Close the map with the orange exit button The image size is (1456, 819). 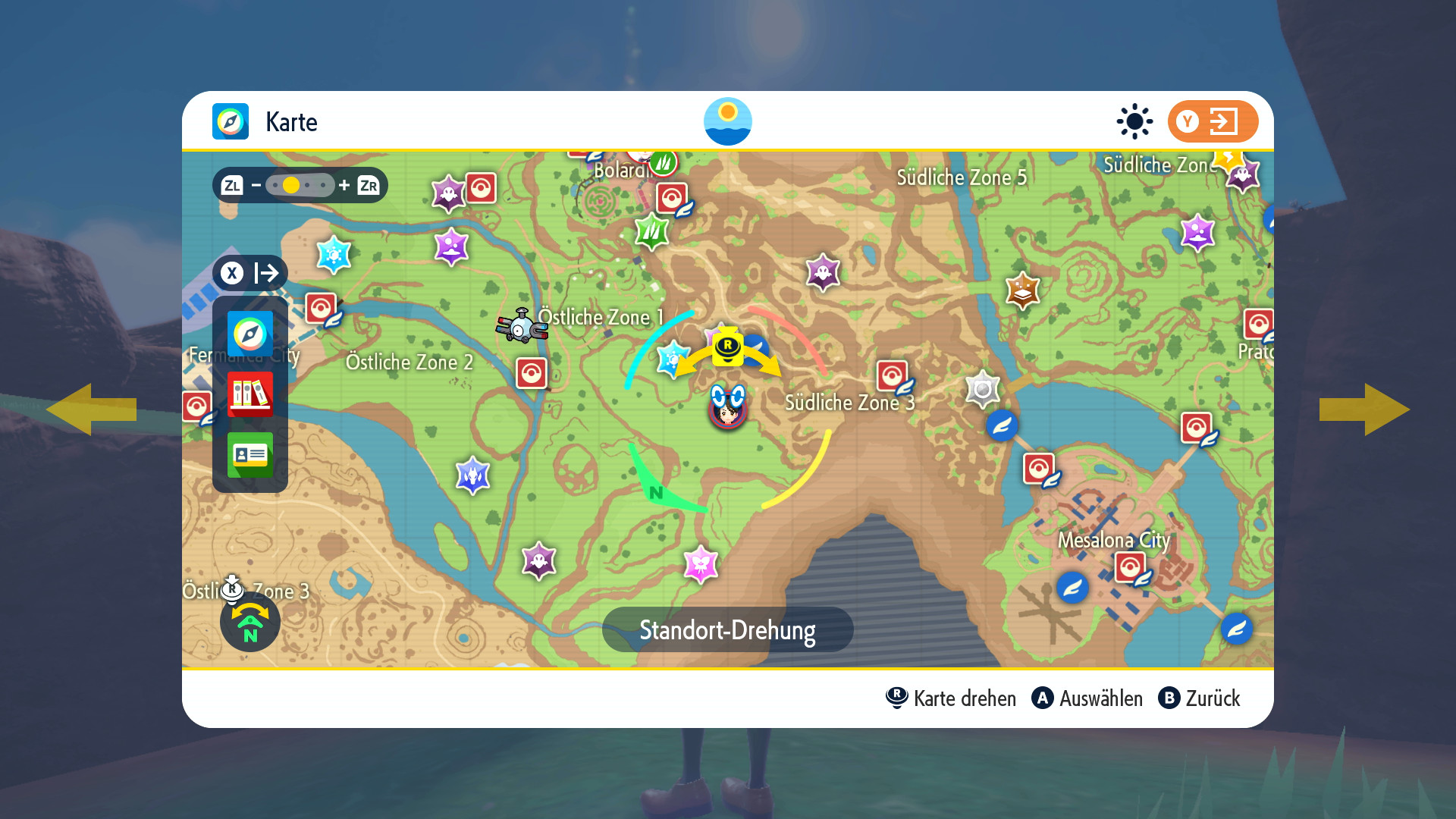point(1212,121)
